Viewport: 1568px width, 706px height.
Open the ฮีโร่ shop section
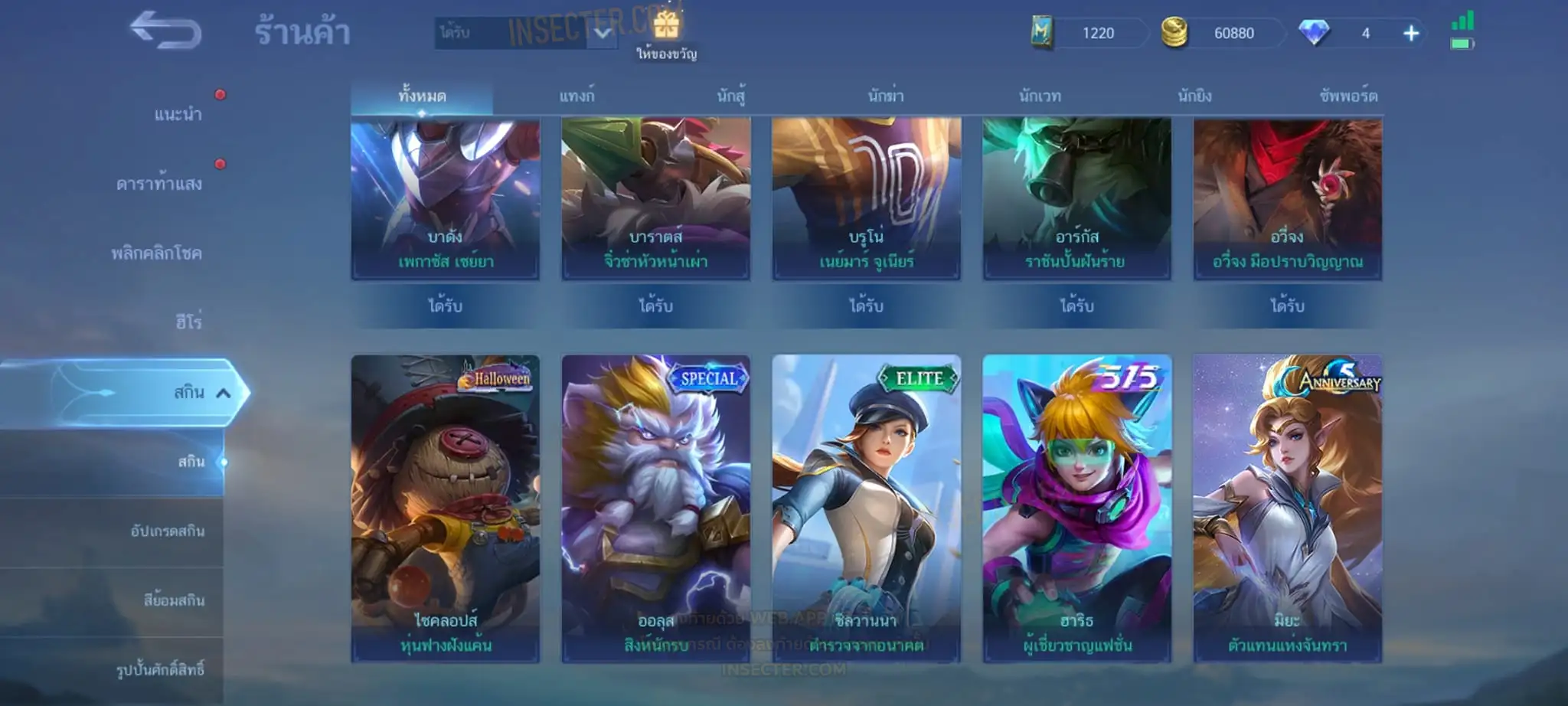(188, 322)
